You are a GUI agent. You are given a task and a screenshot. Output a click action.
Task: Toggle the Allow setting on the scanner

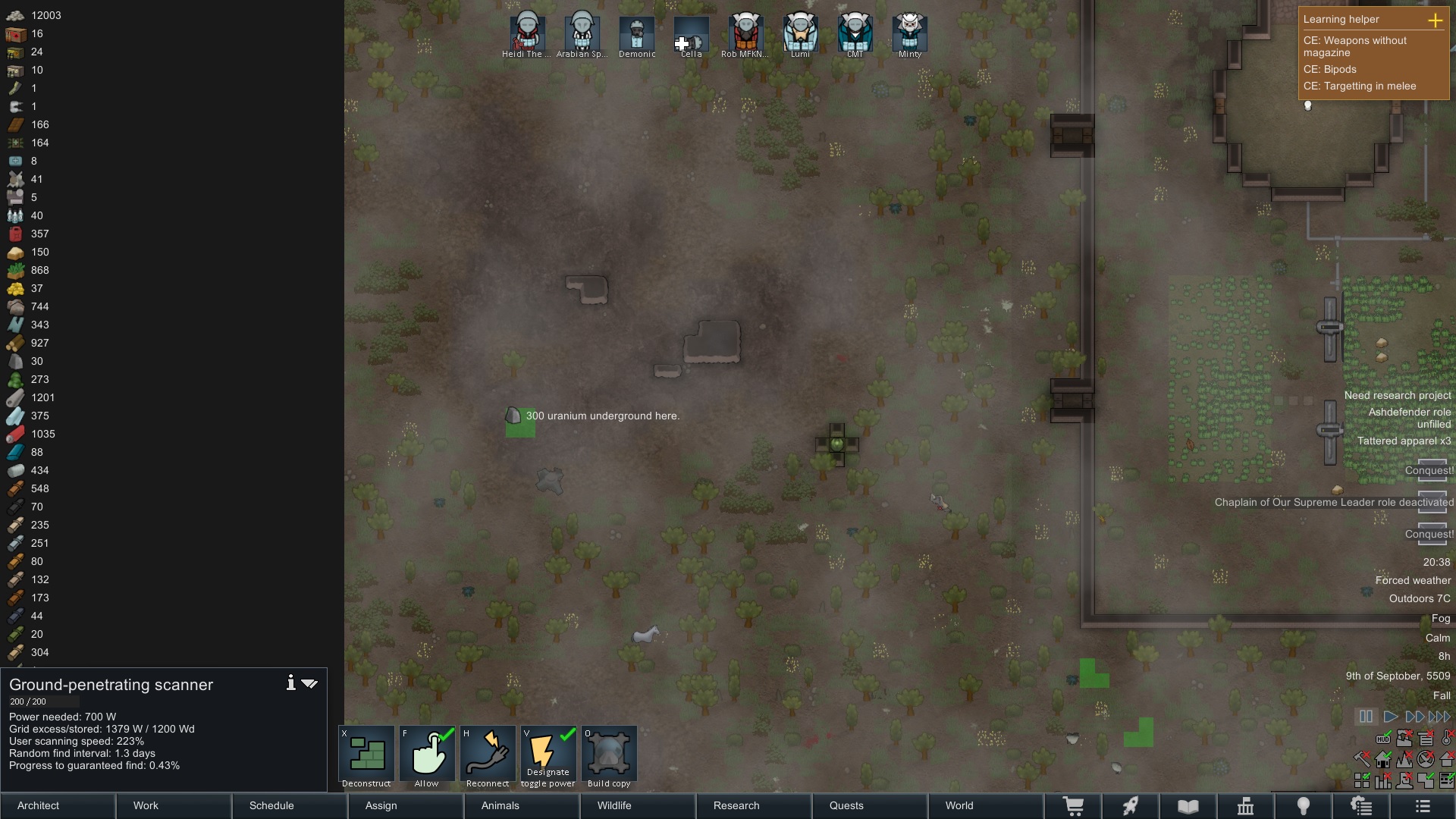(427, 756)
